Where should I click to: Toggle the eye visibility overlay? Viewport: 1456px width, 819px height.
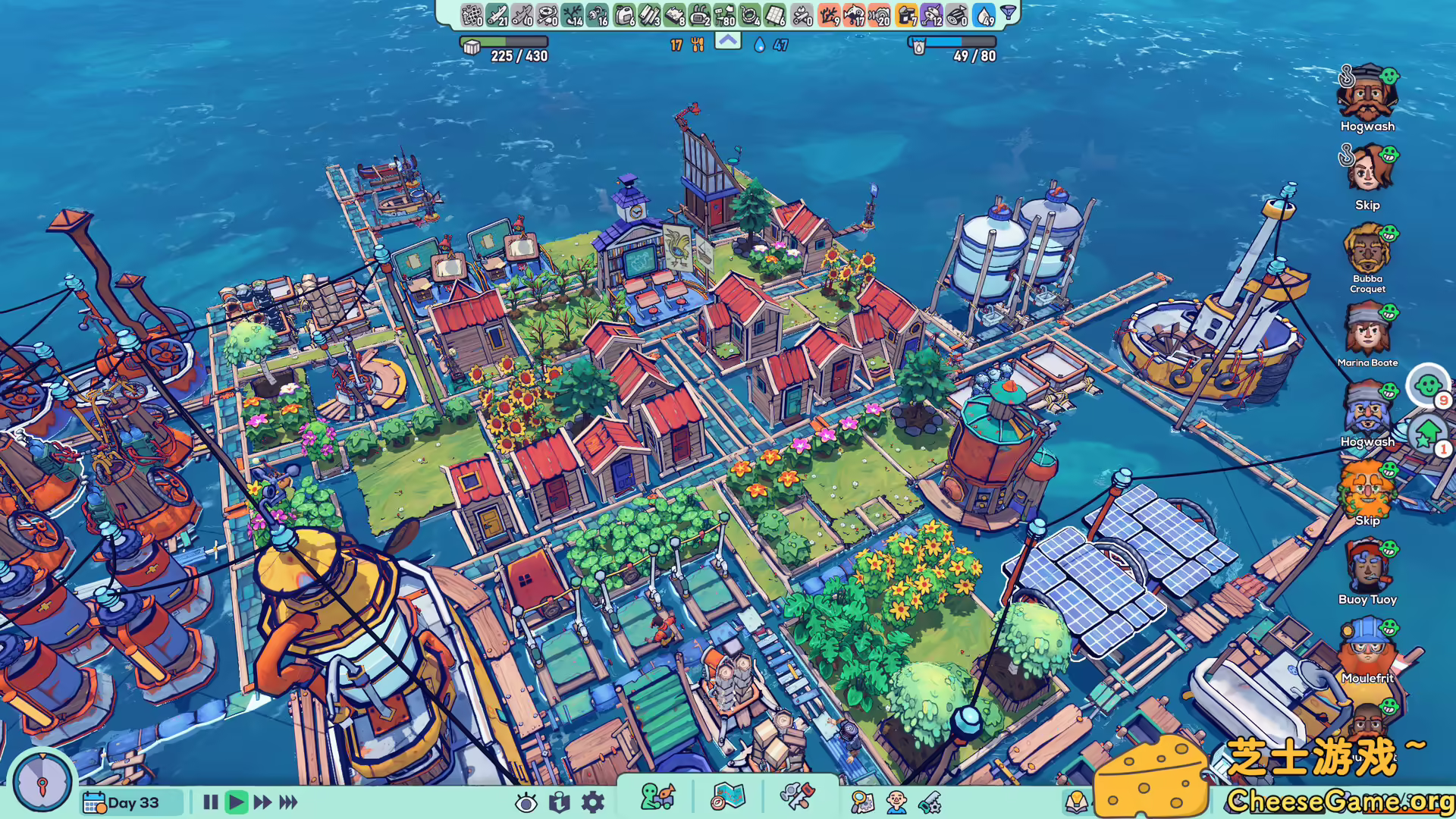[526, 802]
